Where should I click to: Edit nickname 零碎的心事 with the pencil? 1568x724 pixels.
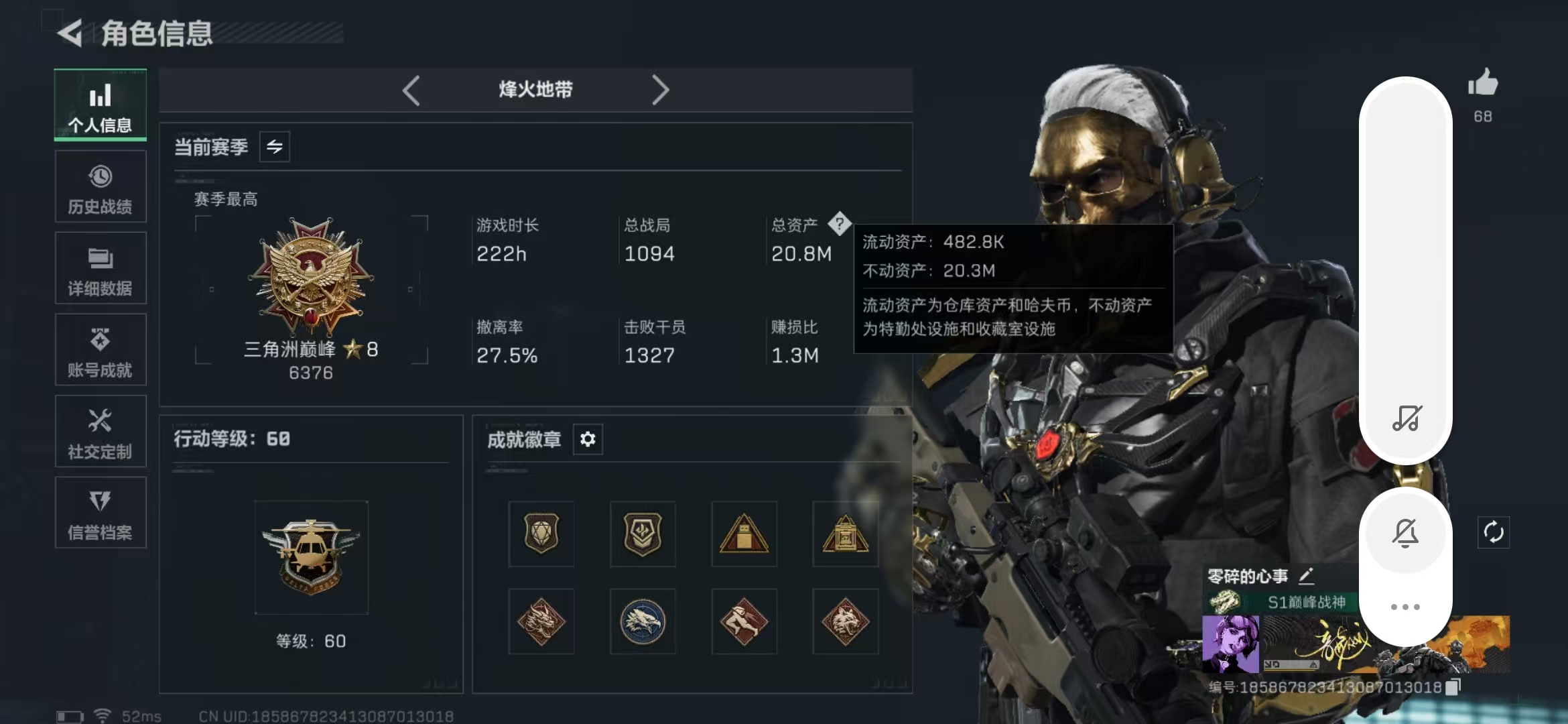click(1307, 575)
